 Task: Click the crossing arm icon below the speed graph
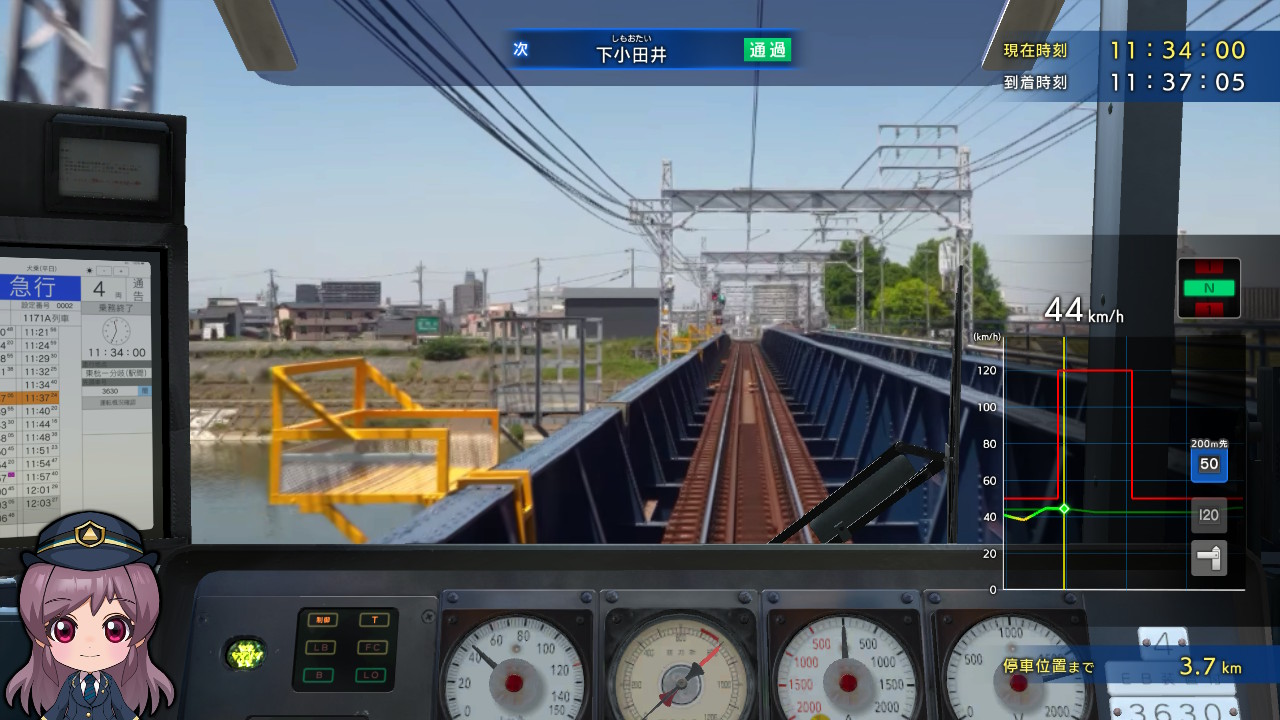[1209, 558]
